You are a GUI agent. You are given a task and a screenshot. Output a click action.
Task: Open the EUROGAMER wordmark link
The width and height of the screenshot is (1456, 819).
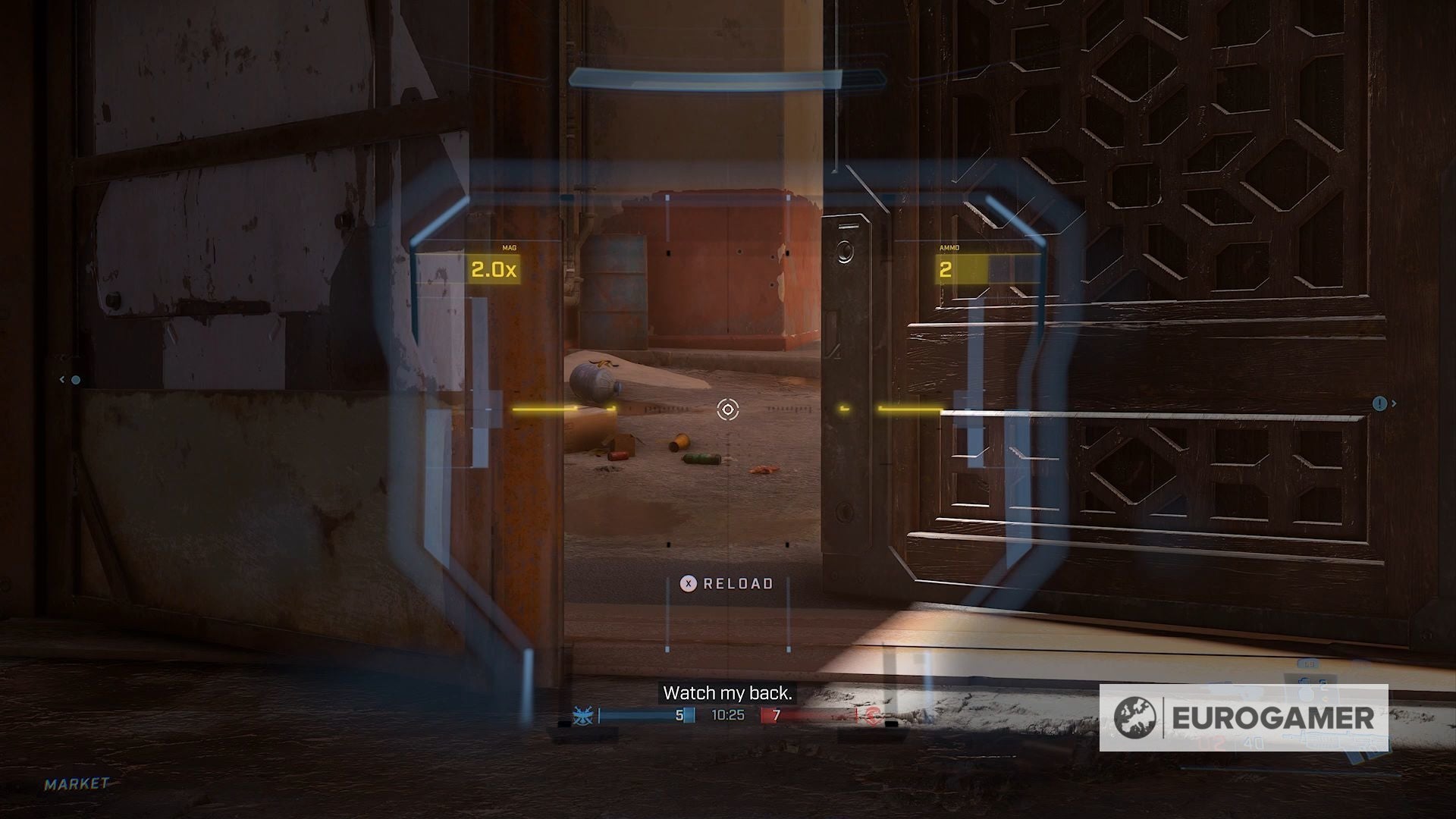pyautogui.click(x=1273, y=717)
